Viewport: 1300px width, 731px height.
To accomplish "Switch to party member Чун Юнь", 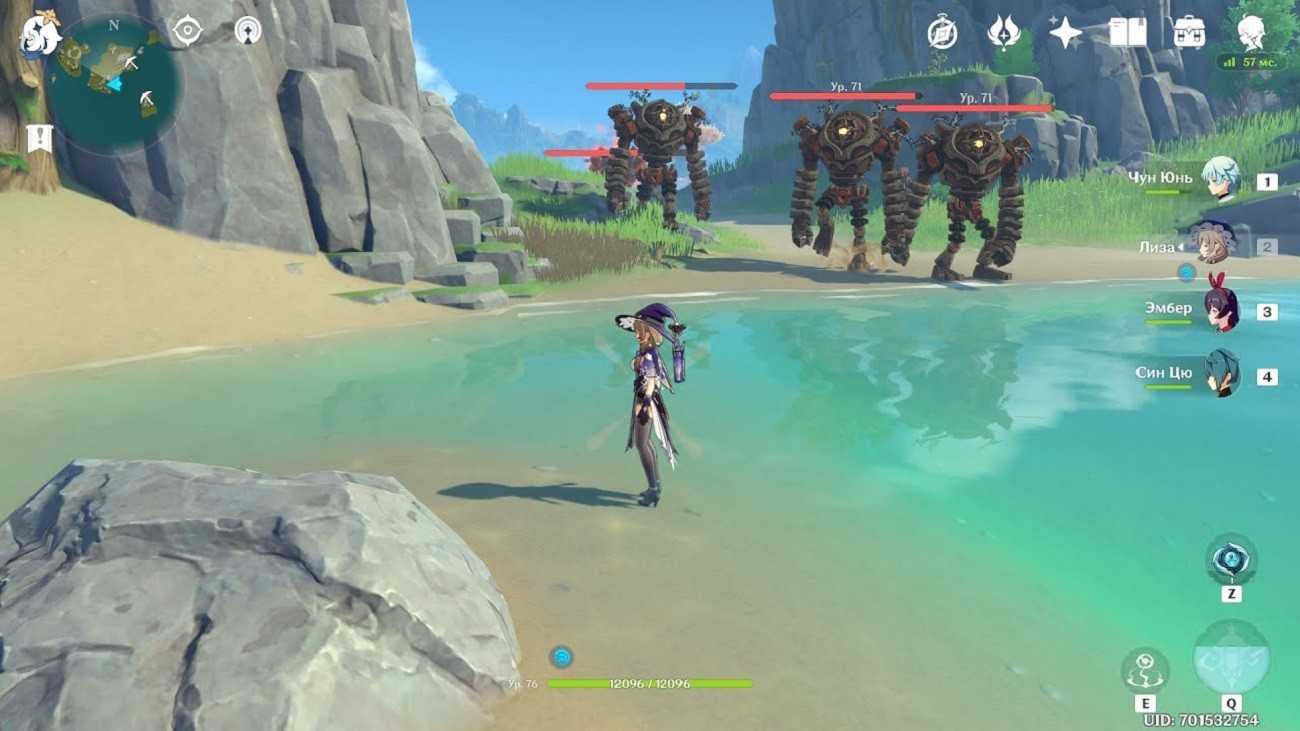I will (x=1220, y=180).
